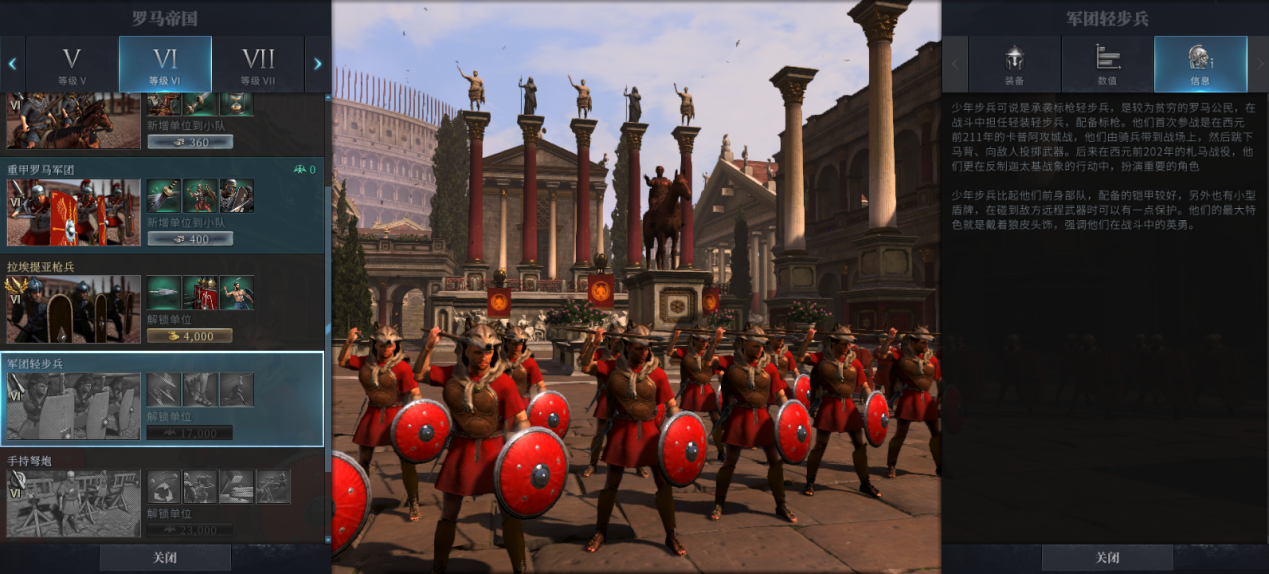The width and height of the screenshot is (1269, 574).
Task: Close the right info panel with 关闭
Action: [x=1107, y=558]
